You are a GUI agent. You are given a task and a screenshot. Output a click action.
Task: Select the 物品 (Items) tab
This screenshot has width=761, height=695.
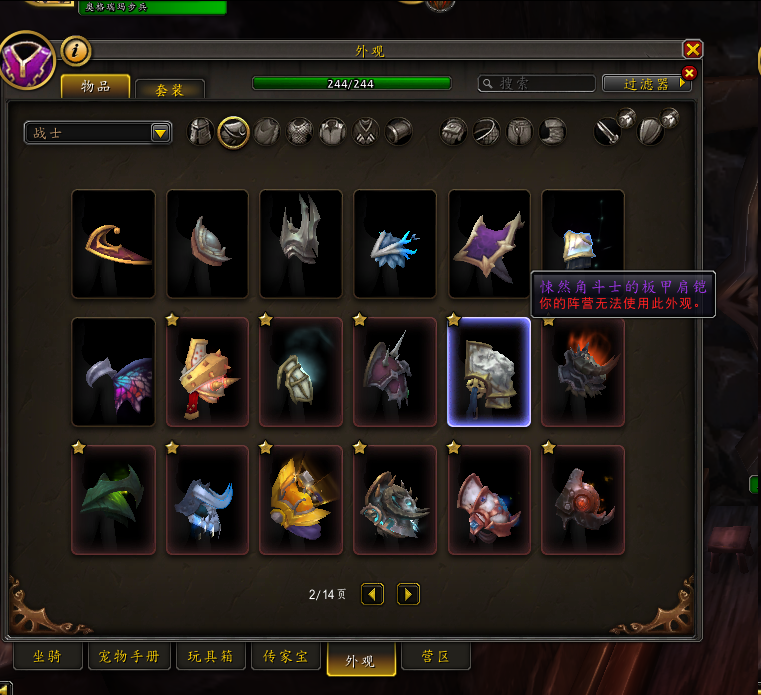pyautogui.click(x=96, y=87)
